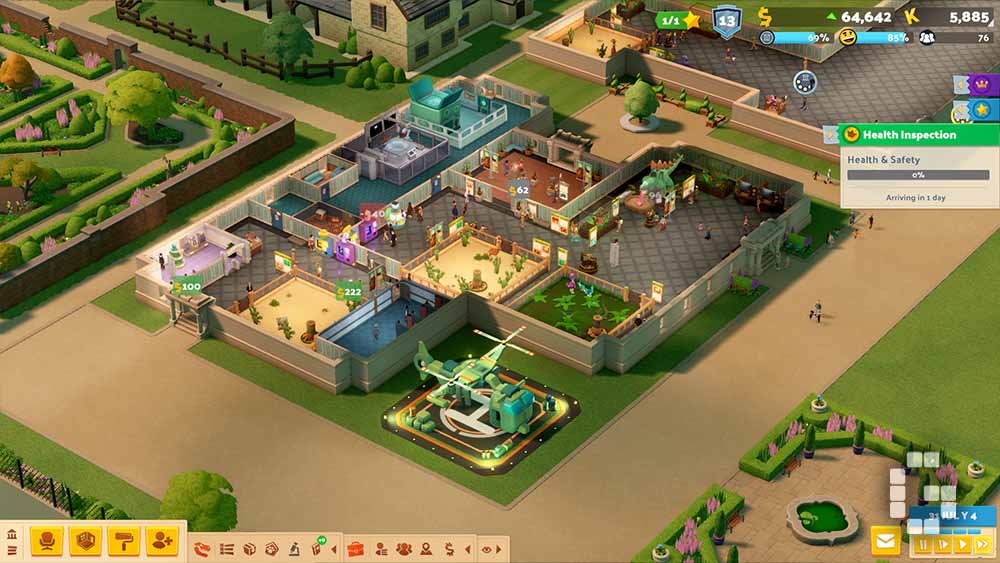Screen dimensions: 1000x563
Task: Open the build room chair button
Action: [46, 541]
